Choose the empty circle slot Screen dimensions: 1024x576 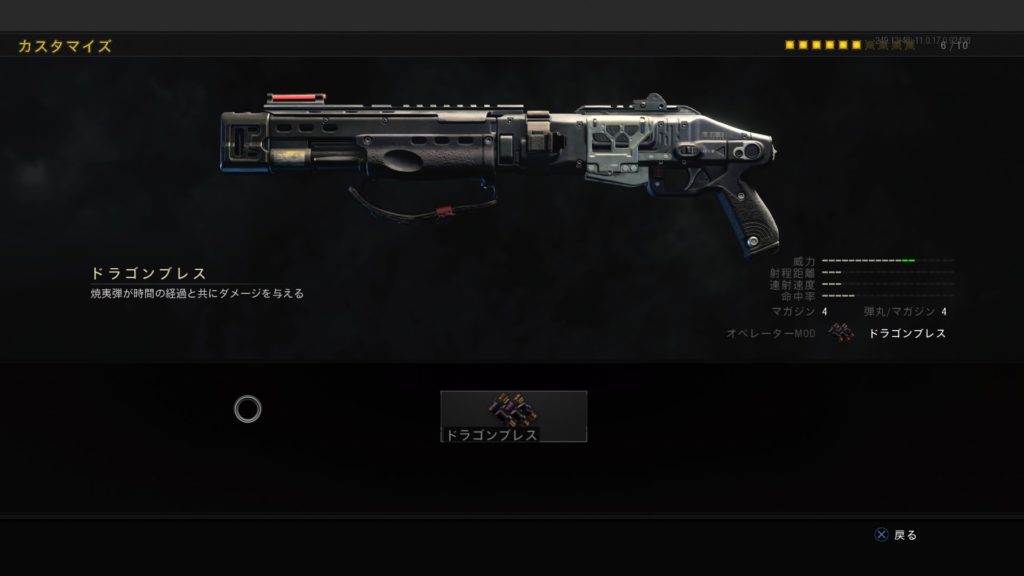click(248, 408)
